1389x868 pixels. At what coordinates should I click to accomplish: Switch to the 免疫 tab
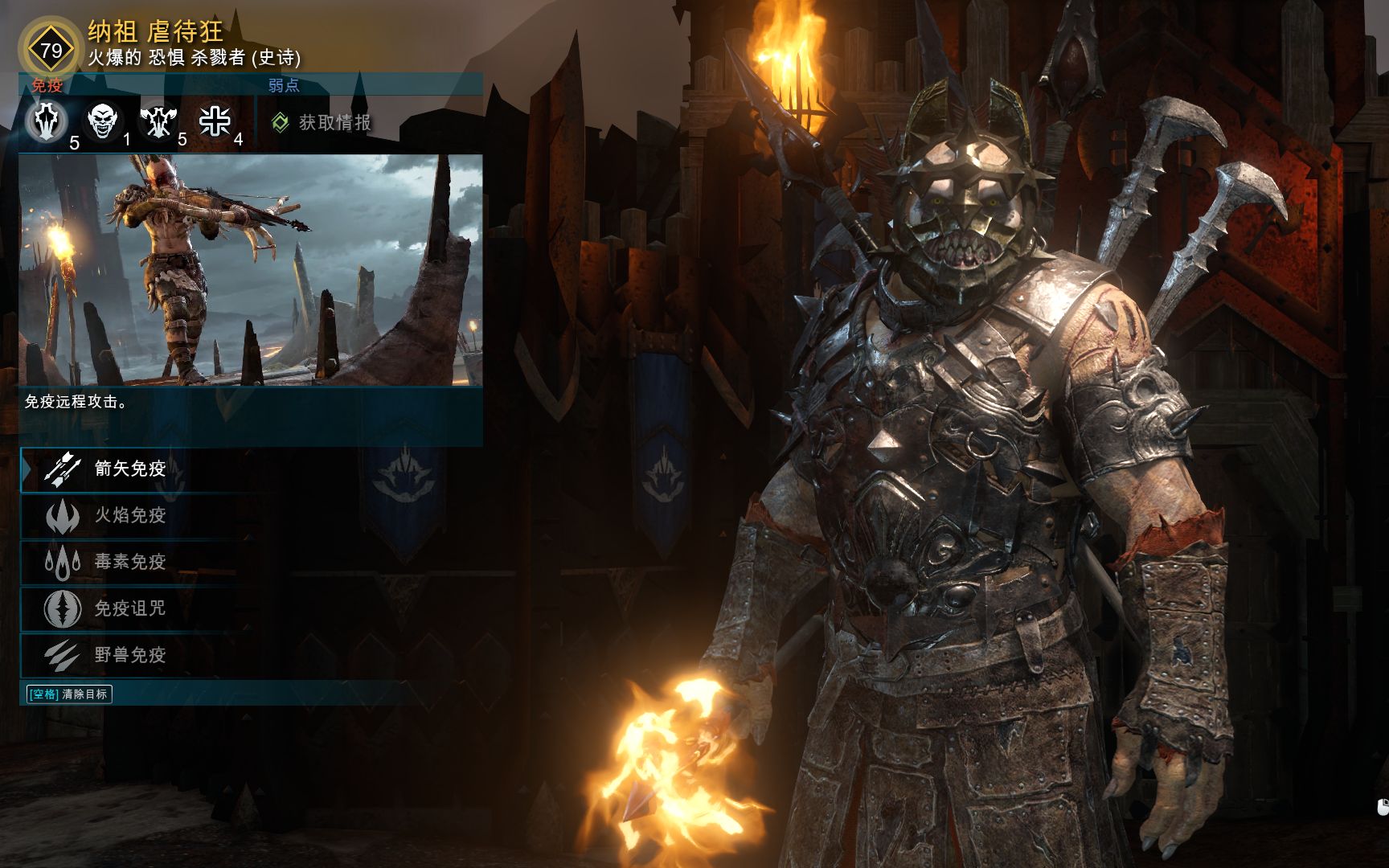(x=47, y=85)
